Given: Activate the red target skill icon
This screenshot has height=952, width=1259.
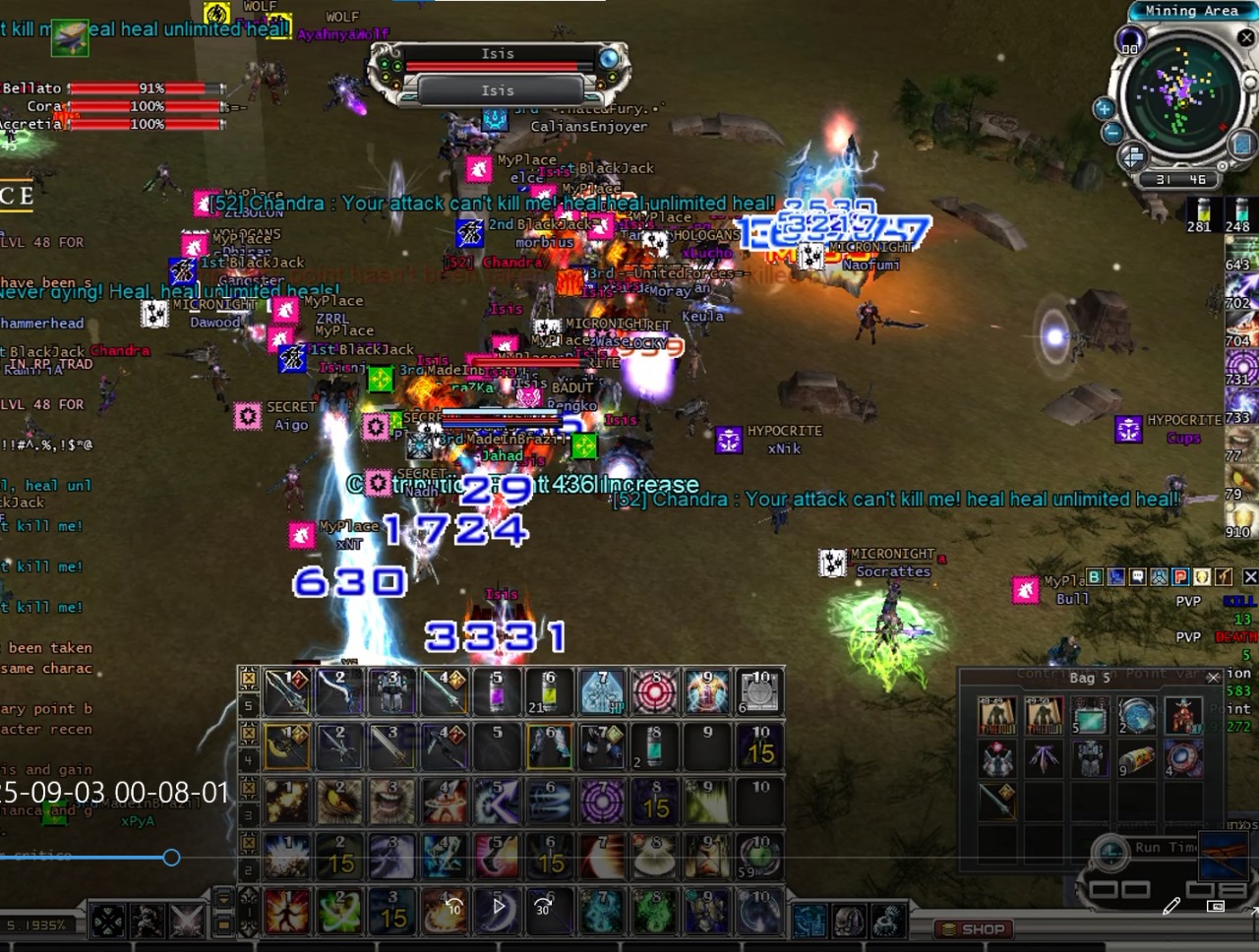Looking at the screenshot, I should click(x=654, y=692).
